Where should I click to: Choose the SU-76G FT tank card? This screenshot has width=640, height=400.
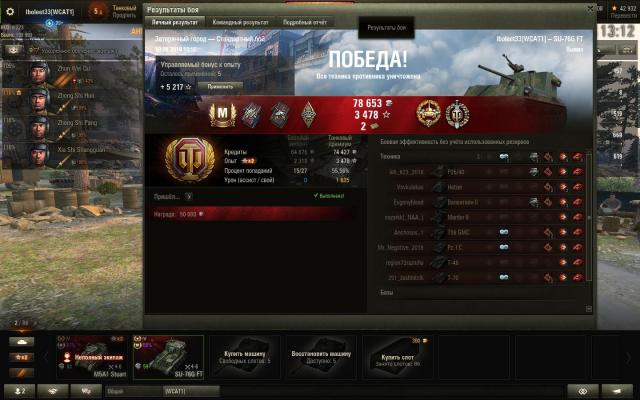(168, 357)
